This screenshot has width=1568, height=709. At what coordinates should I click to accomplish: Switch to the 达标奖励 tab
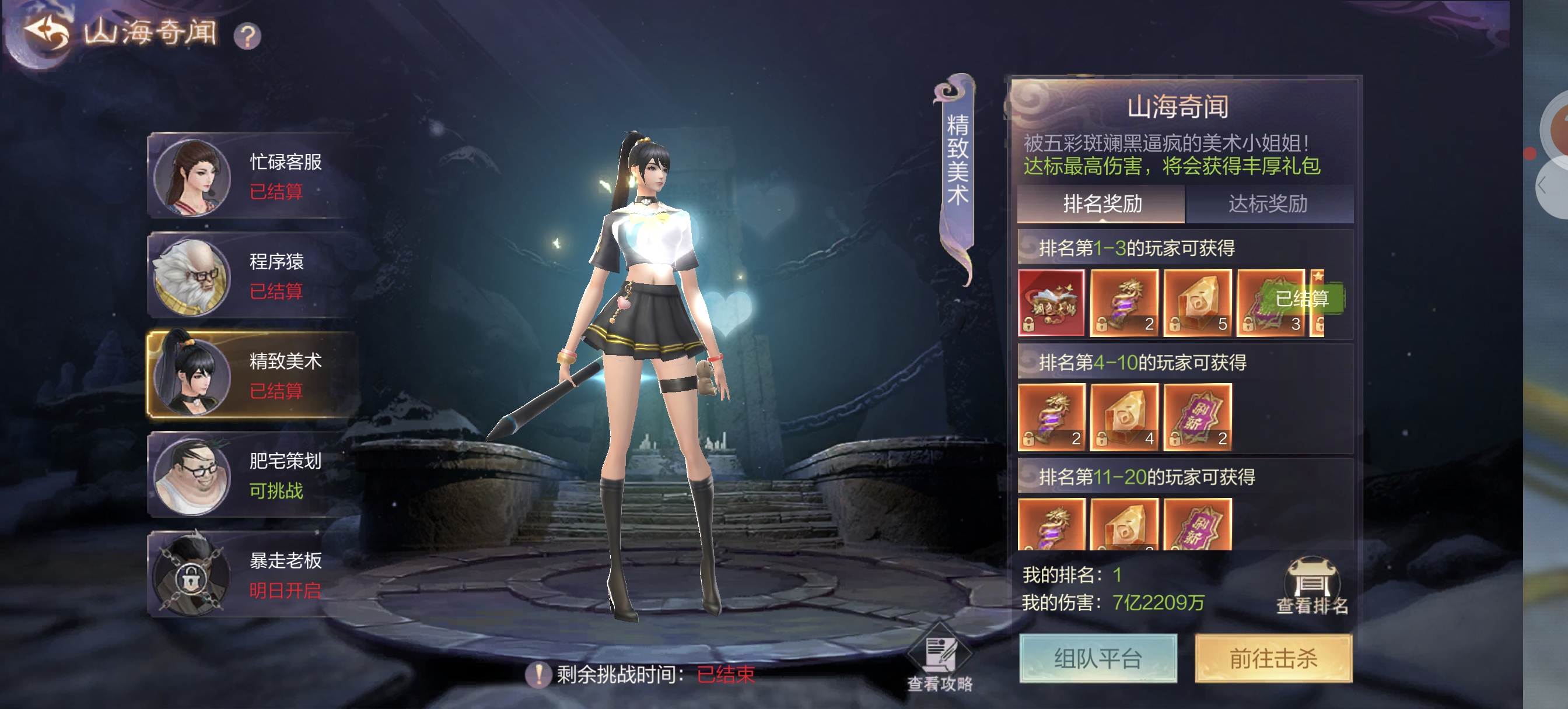[x=1268, y=204]
